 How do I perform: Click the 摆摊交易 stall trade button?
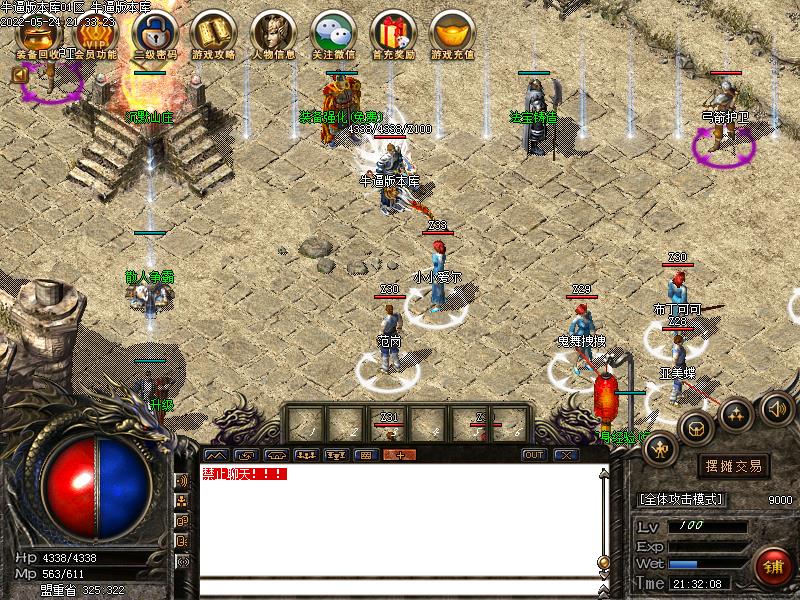coord(734,465)
